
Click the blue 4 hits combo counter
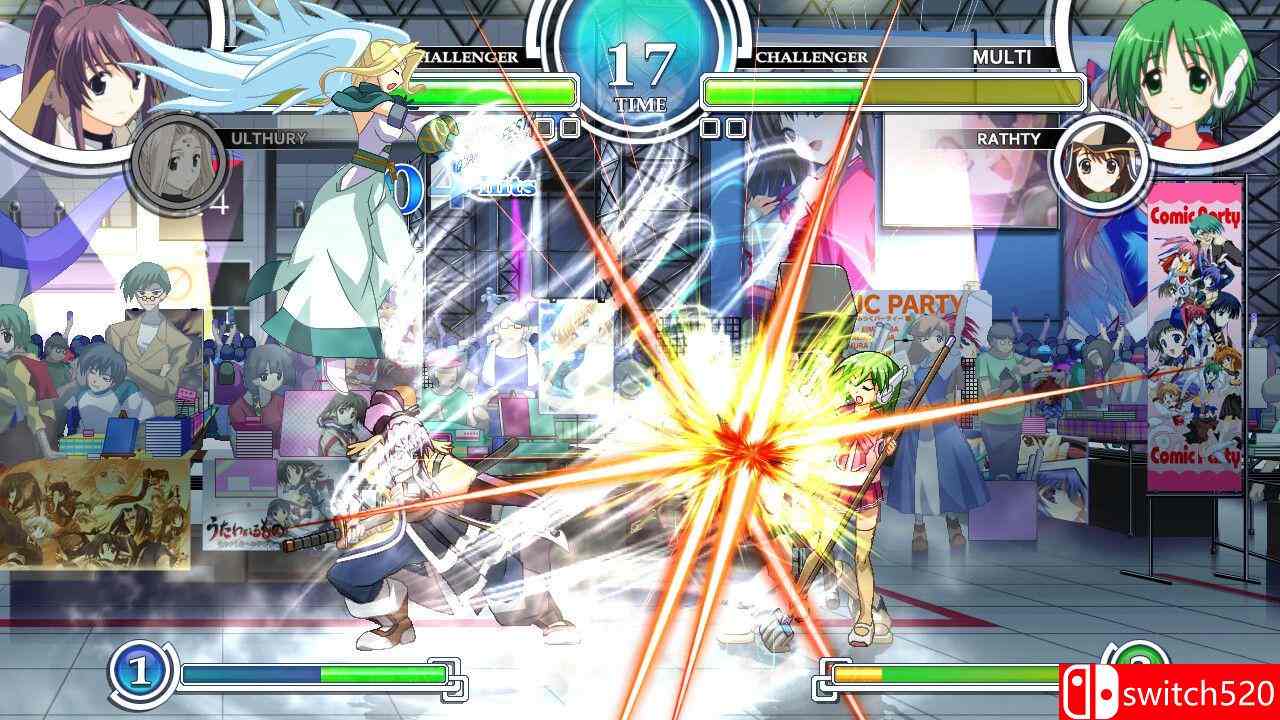pos(470,188)
